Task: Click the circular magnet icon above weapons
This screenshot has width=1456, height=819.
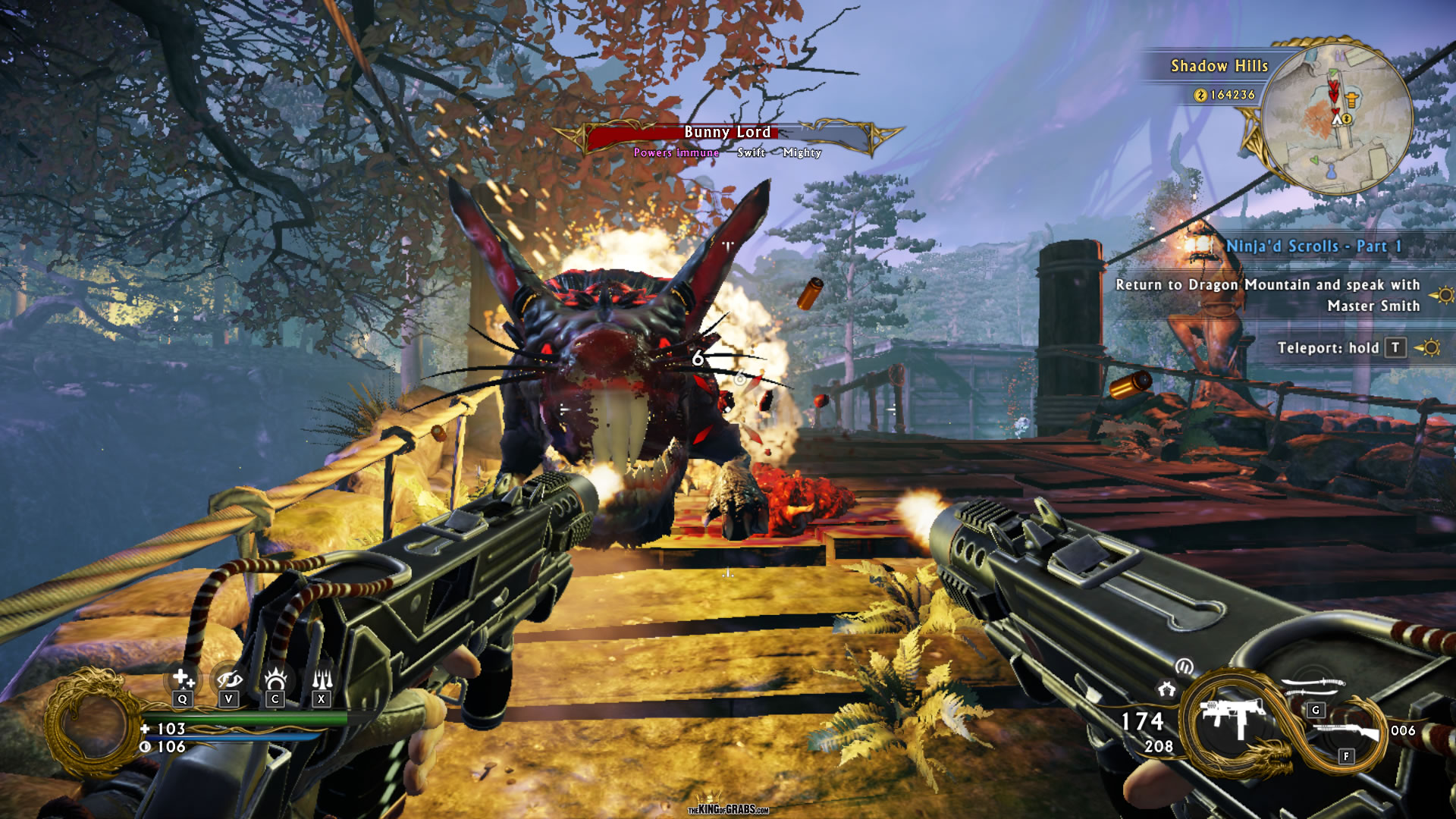Action: [x=1184, y=667]
